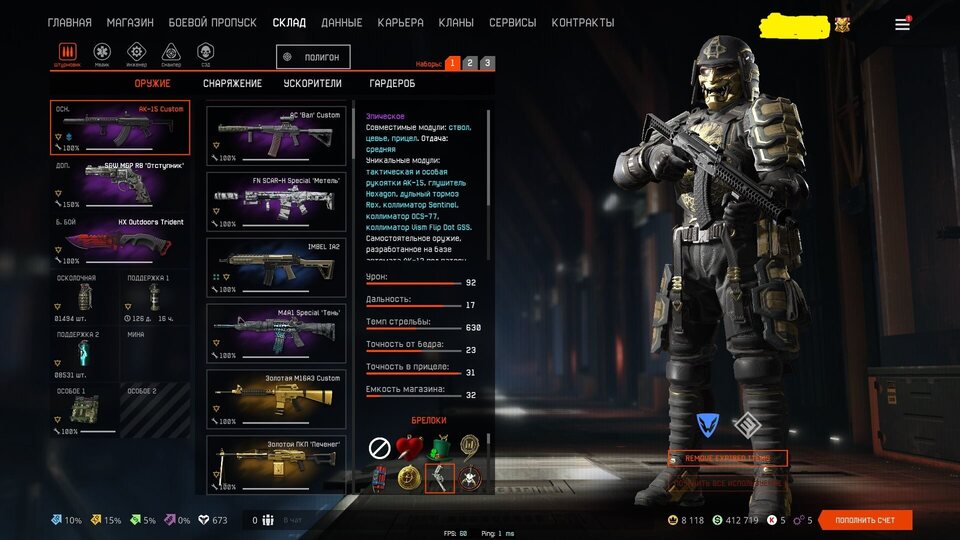Click the Полигон button
960x540 pixels.
pyautogui.click(x=314, y=58)
